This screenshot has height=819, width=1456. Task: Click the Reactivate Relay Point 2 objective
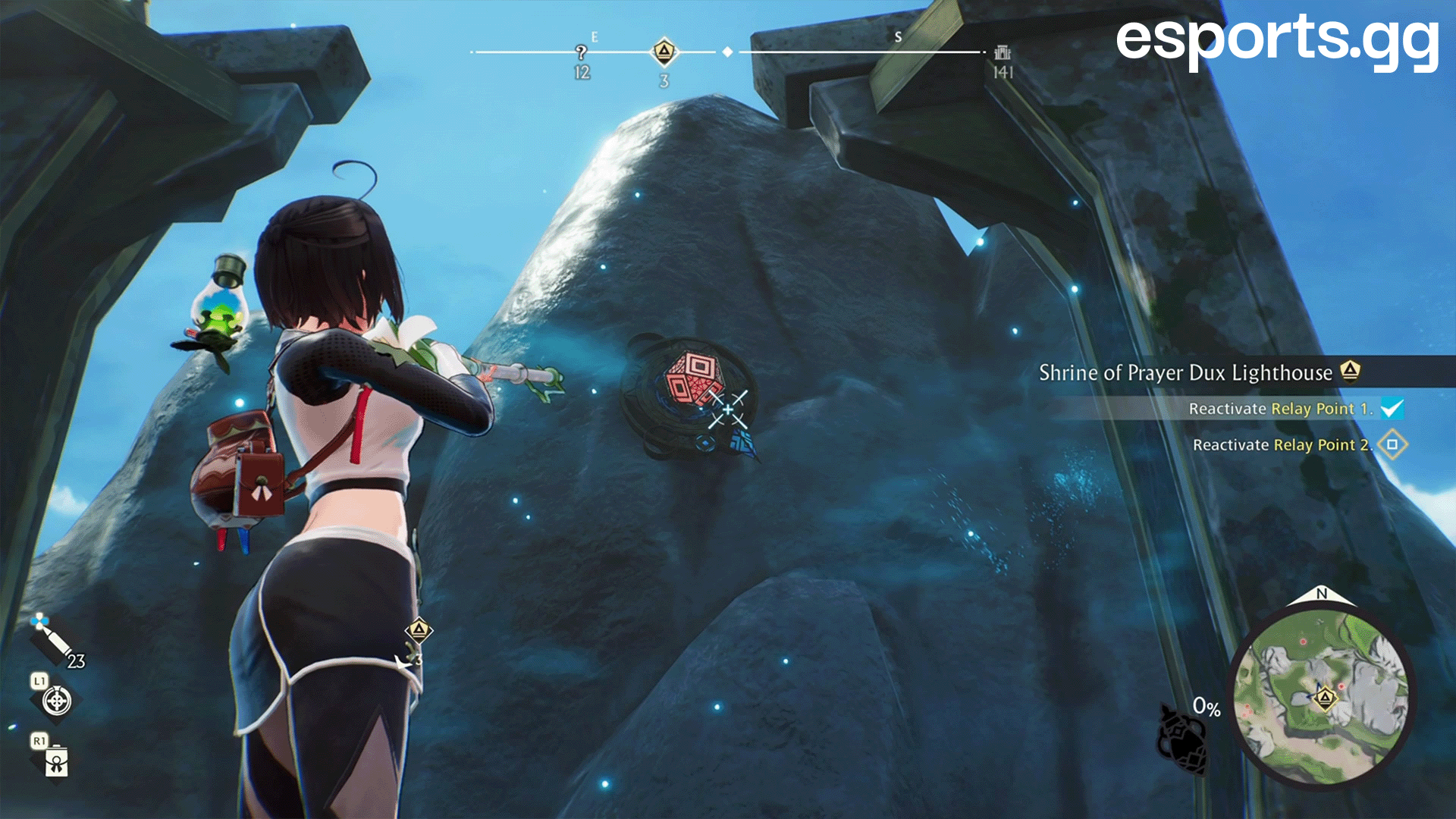pyautogui.click(x=1282, y=445)
